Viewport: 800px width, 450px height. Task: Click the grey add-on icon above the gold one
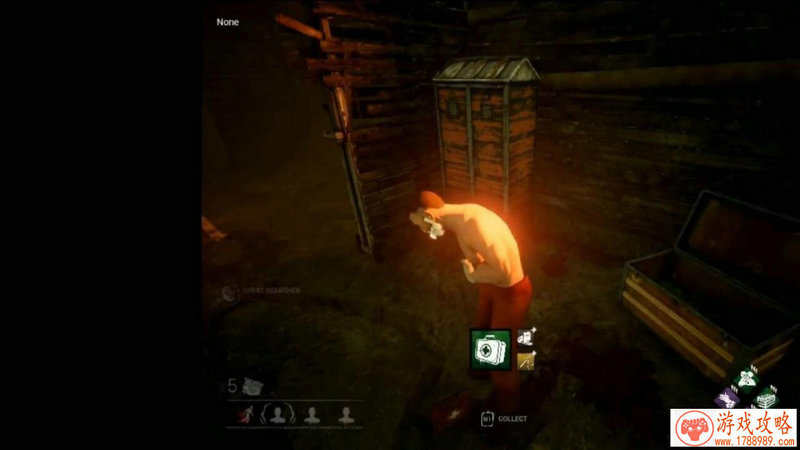pyautogui.click(x=527, y=339)
